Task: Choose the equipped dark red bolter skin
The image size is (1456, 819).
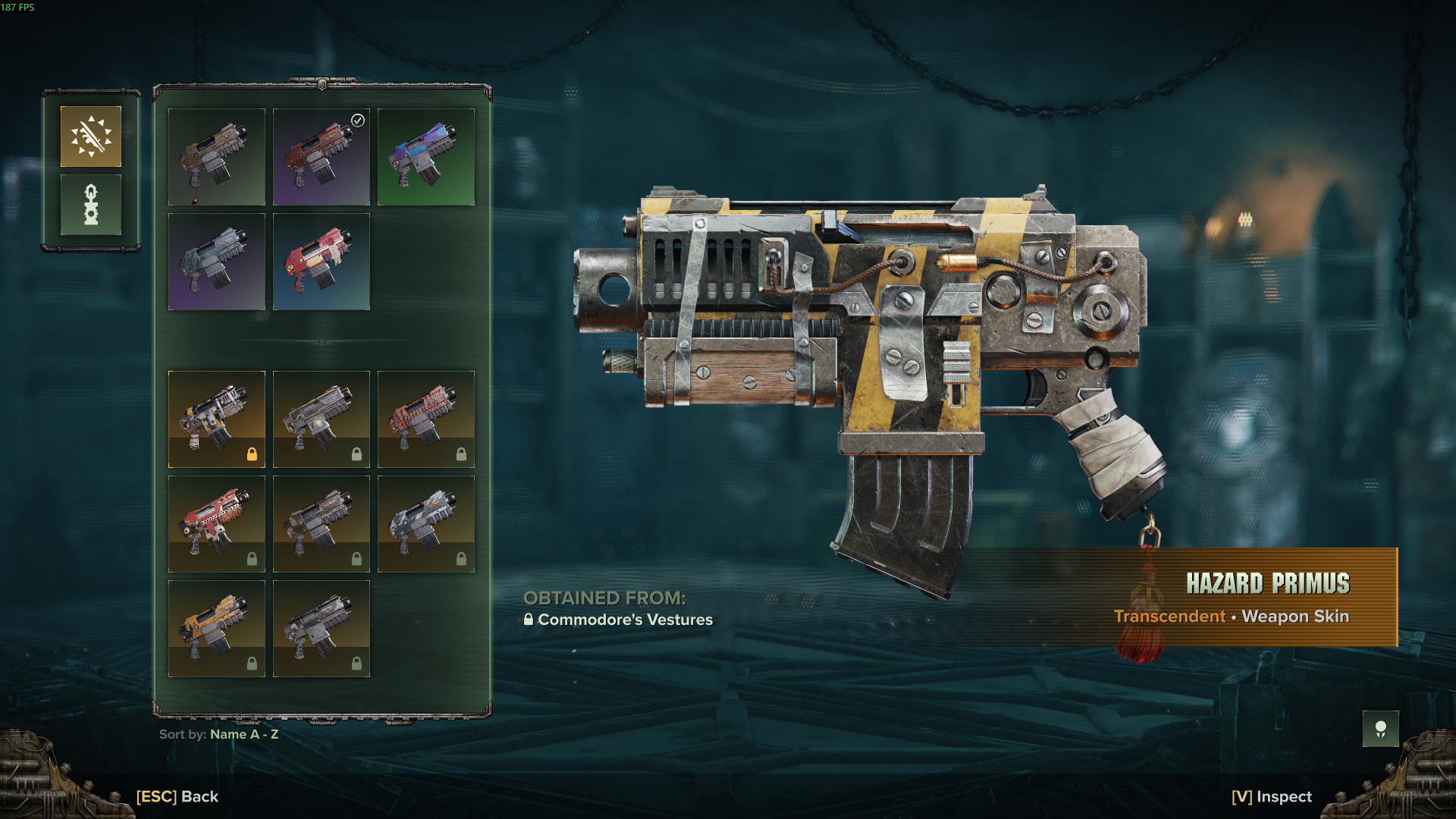Action: (322, 157)
